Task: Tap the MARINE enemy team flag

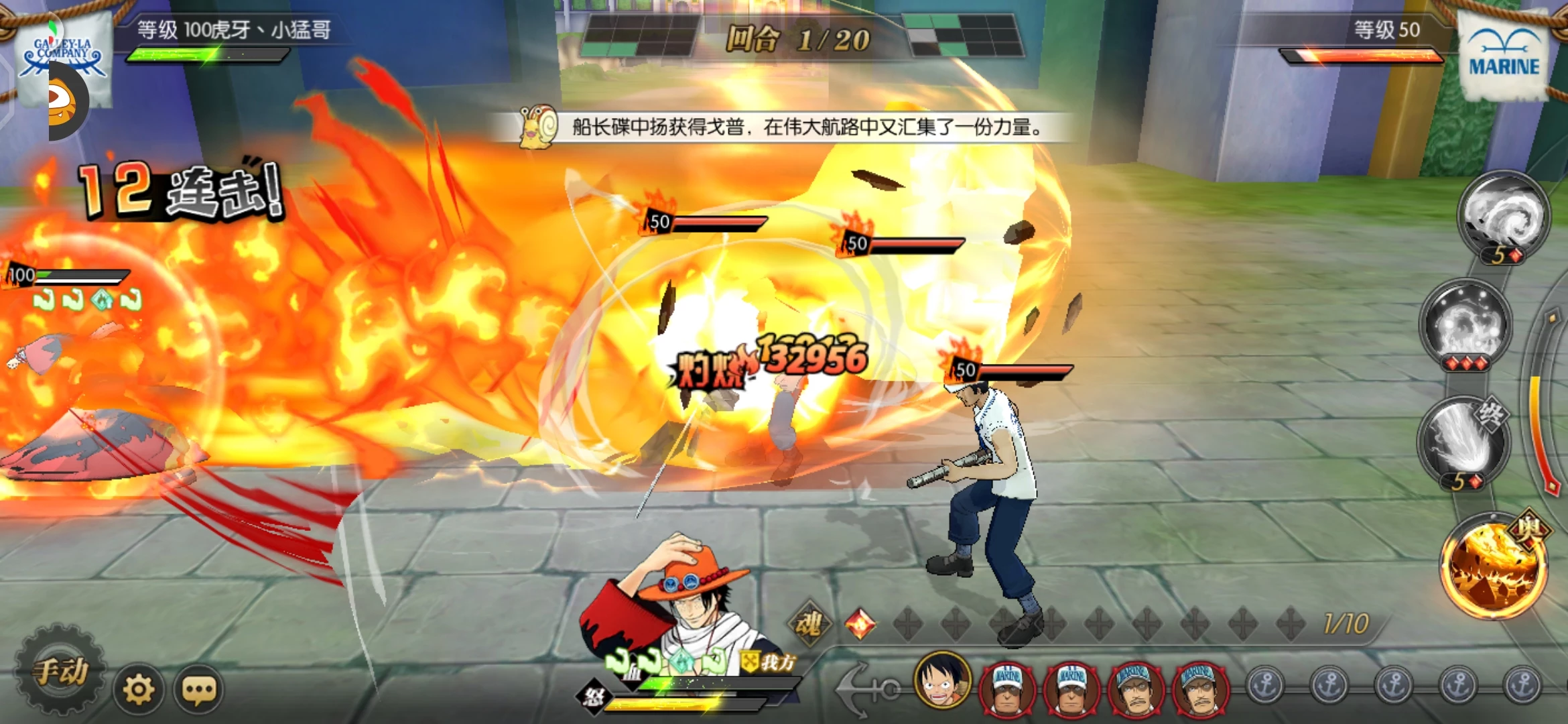Action: tap(1504, 57)
